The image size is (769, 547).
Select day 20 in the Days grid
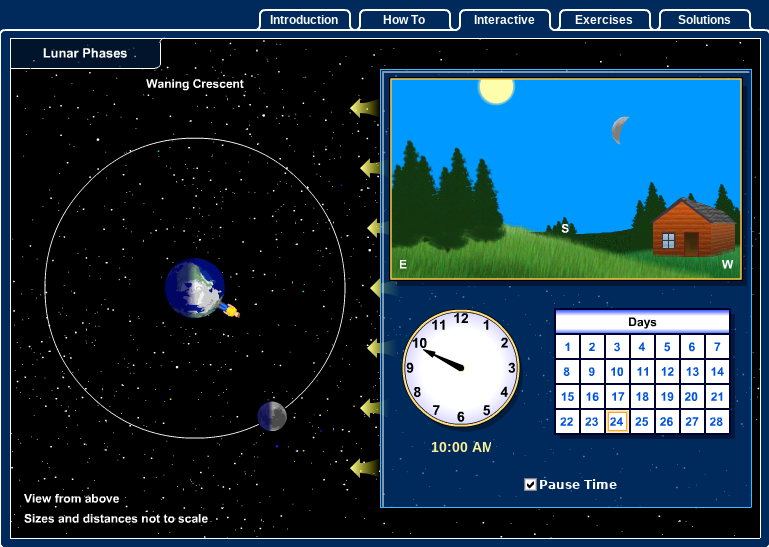point(692,397)
